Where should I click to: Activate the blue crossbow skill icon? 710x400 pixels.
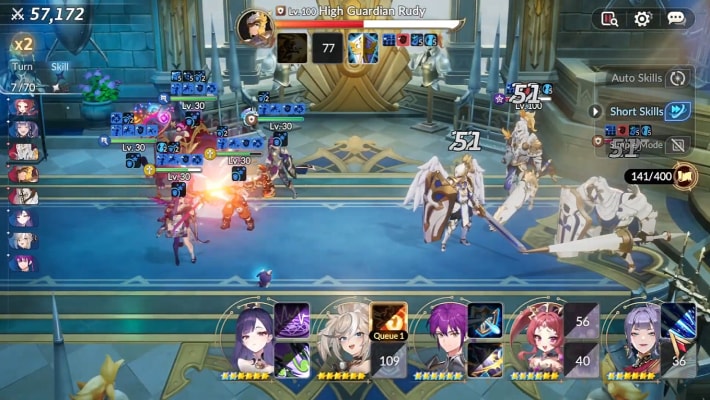[x=485, y=320]
